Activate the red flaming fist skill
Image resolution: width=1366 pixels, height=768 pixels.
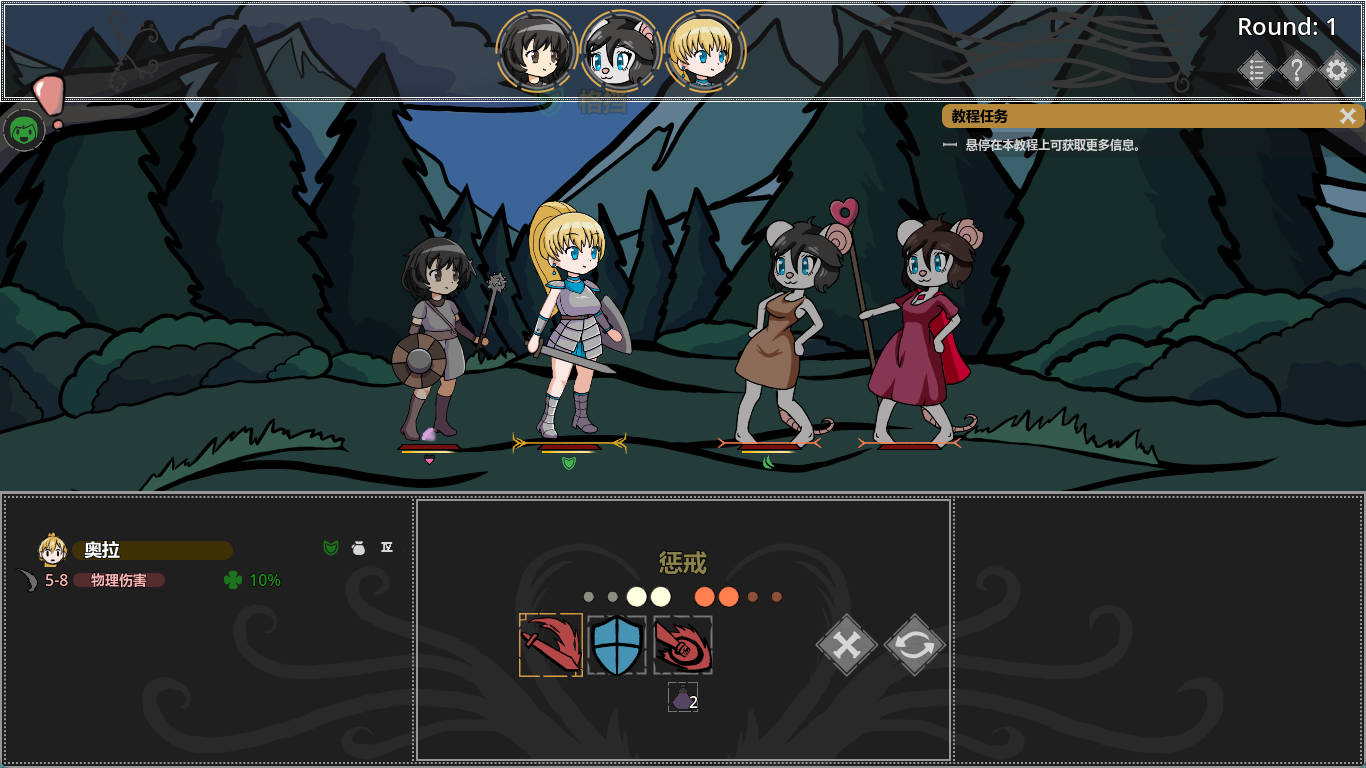click(683, 645)
